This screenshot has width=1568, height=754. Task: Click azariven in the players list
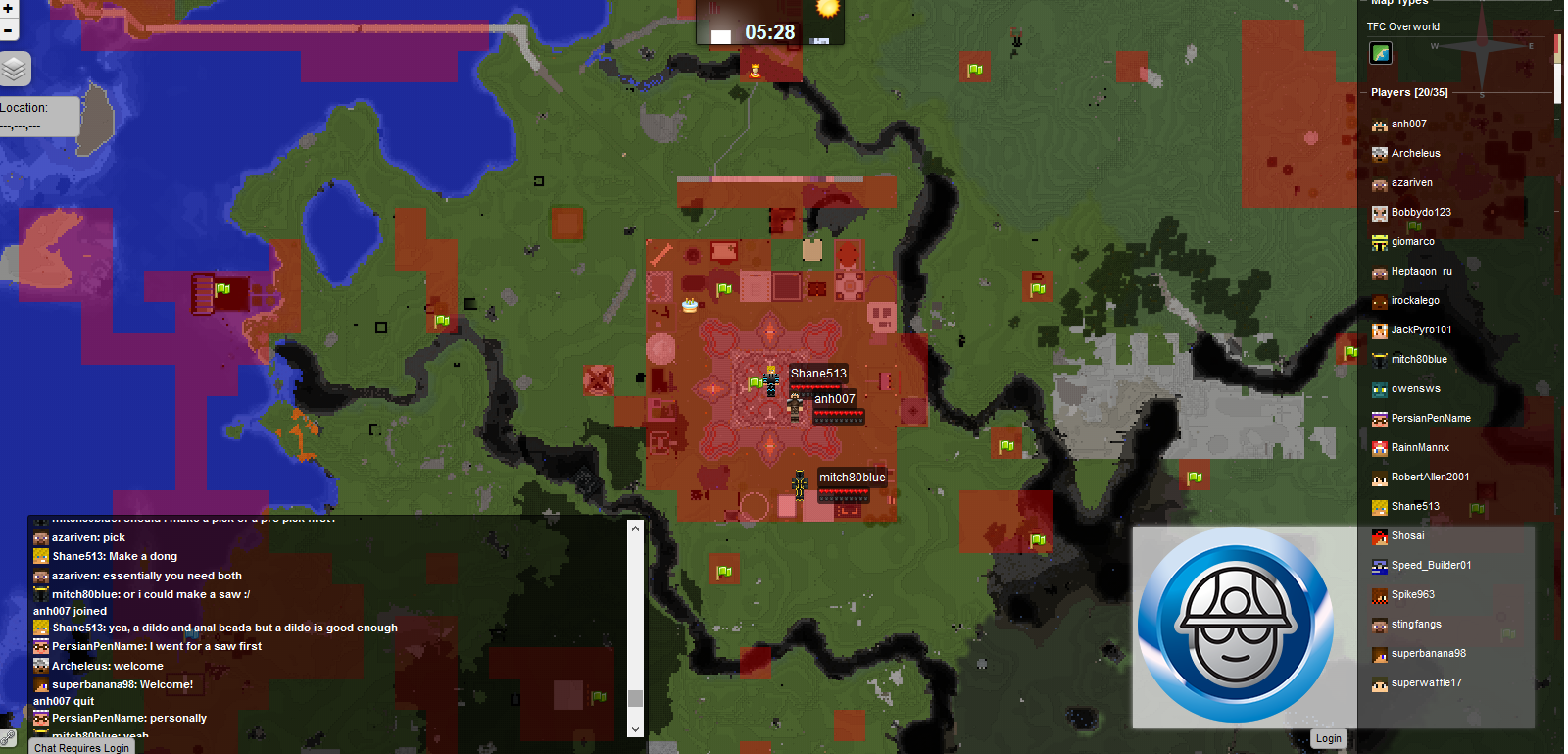coord(1411,183)
